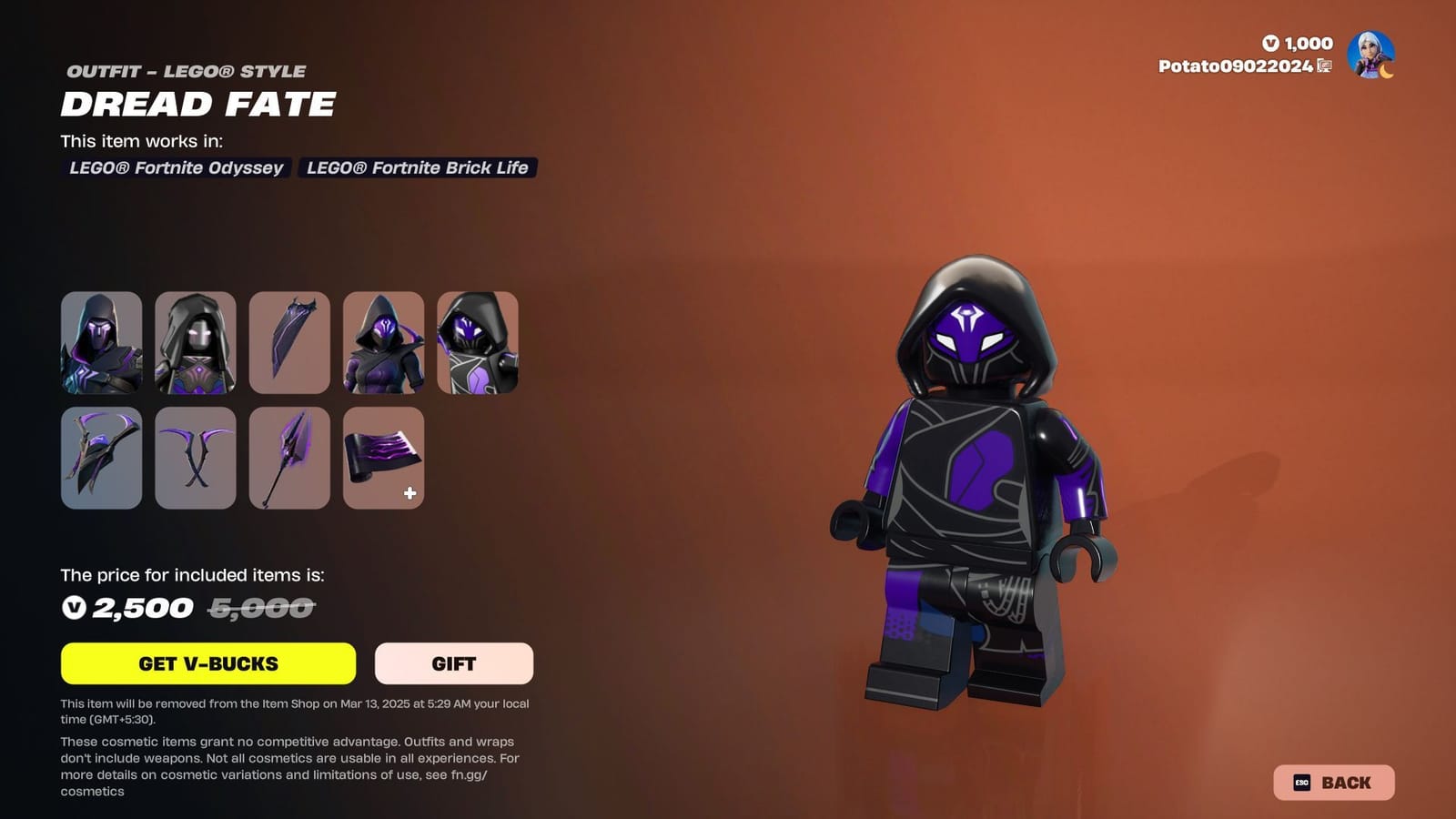
Task: Click the GIFT button
Action: (453, 663)
